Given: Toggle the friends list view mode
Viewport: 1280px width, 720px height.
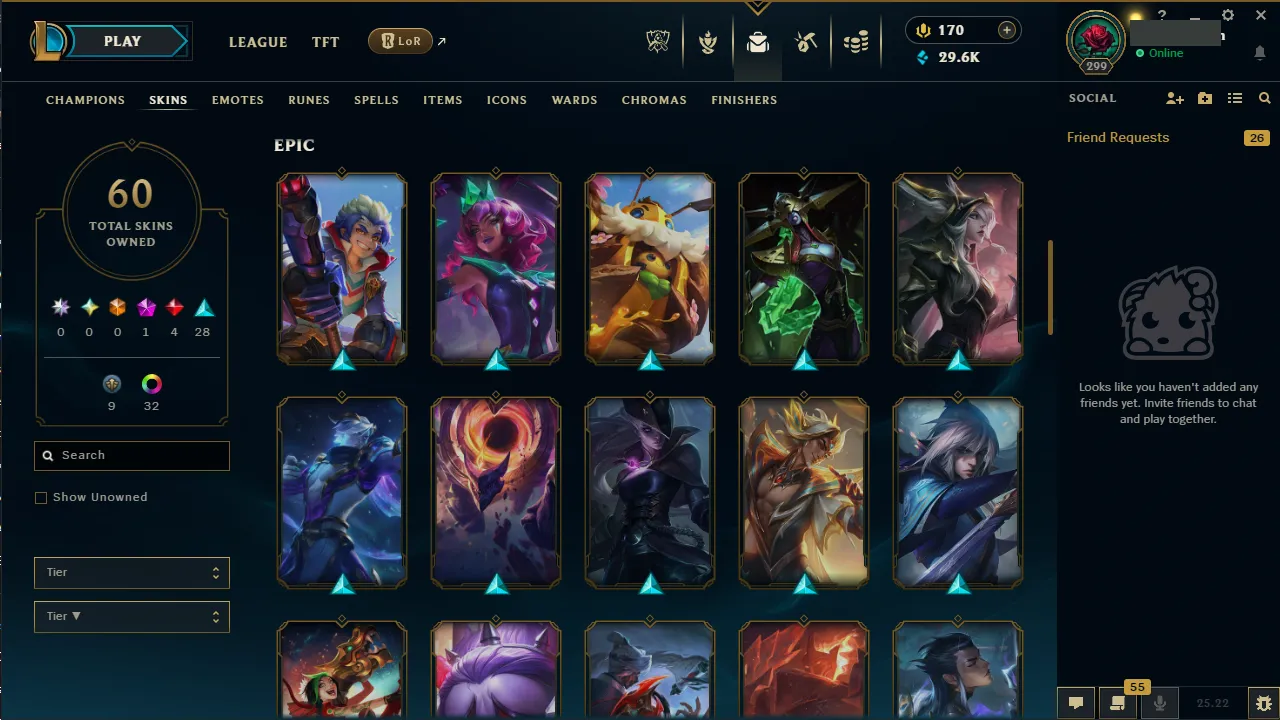Looking at the screenshot, I should point(1235,98).
